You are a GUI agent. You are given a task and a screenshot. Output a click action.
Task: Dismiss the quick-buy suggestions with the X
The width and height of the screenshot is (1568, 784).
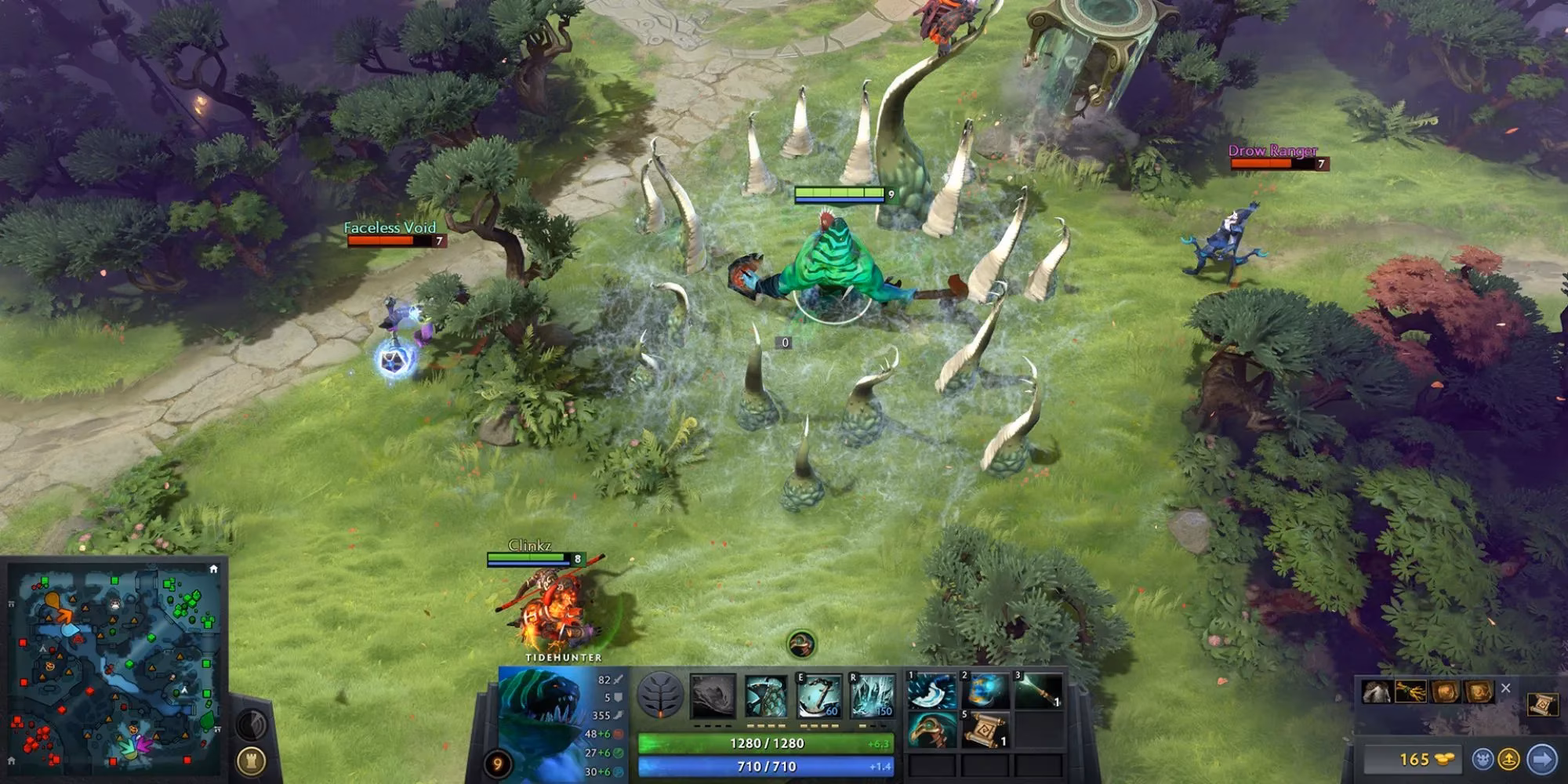(1506, 688)
